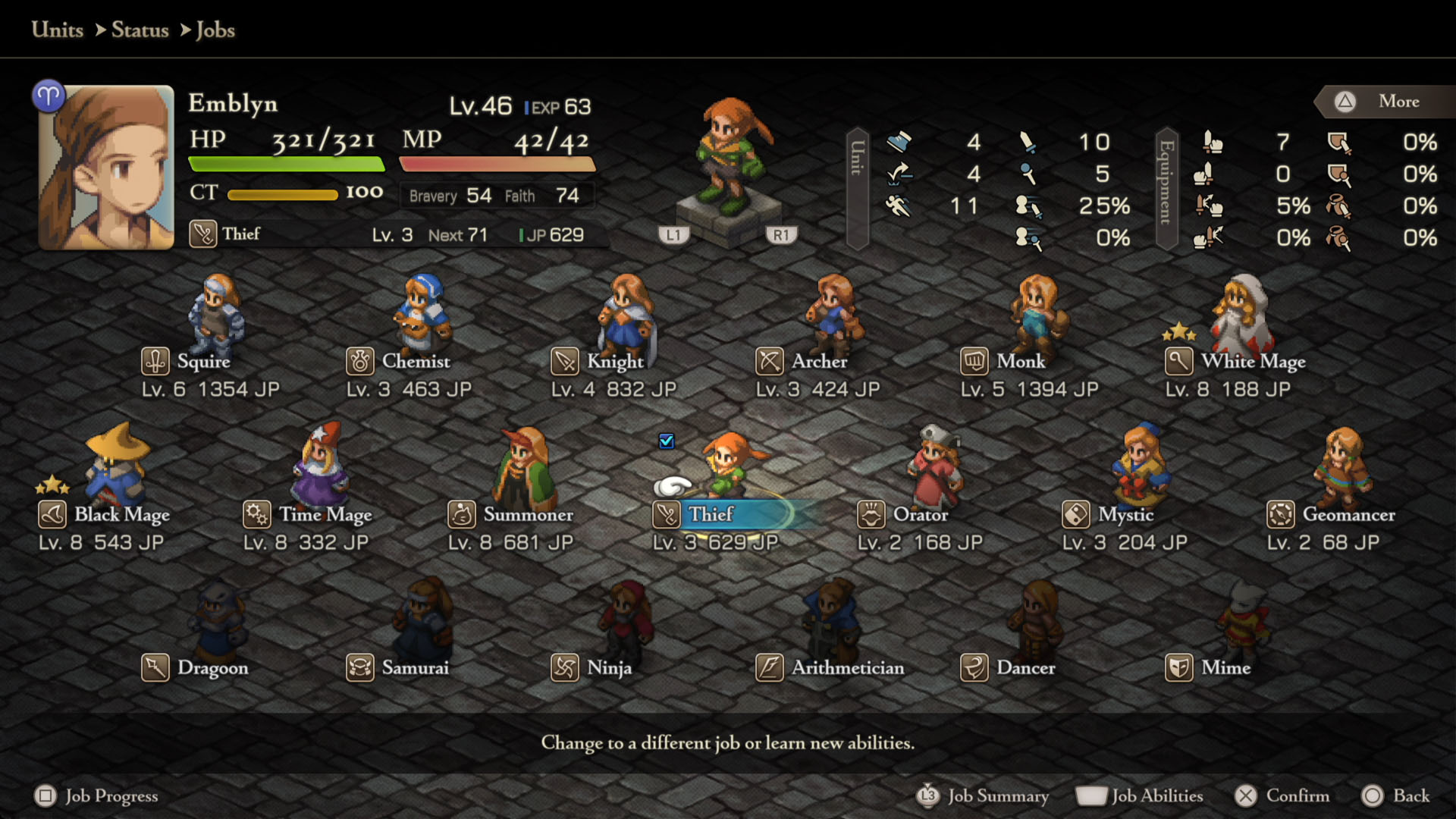Pick the Mystic job
This screenshot has width=1456, height=819.
[x=1125, y=515]
